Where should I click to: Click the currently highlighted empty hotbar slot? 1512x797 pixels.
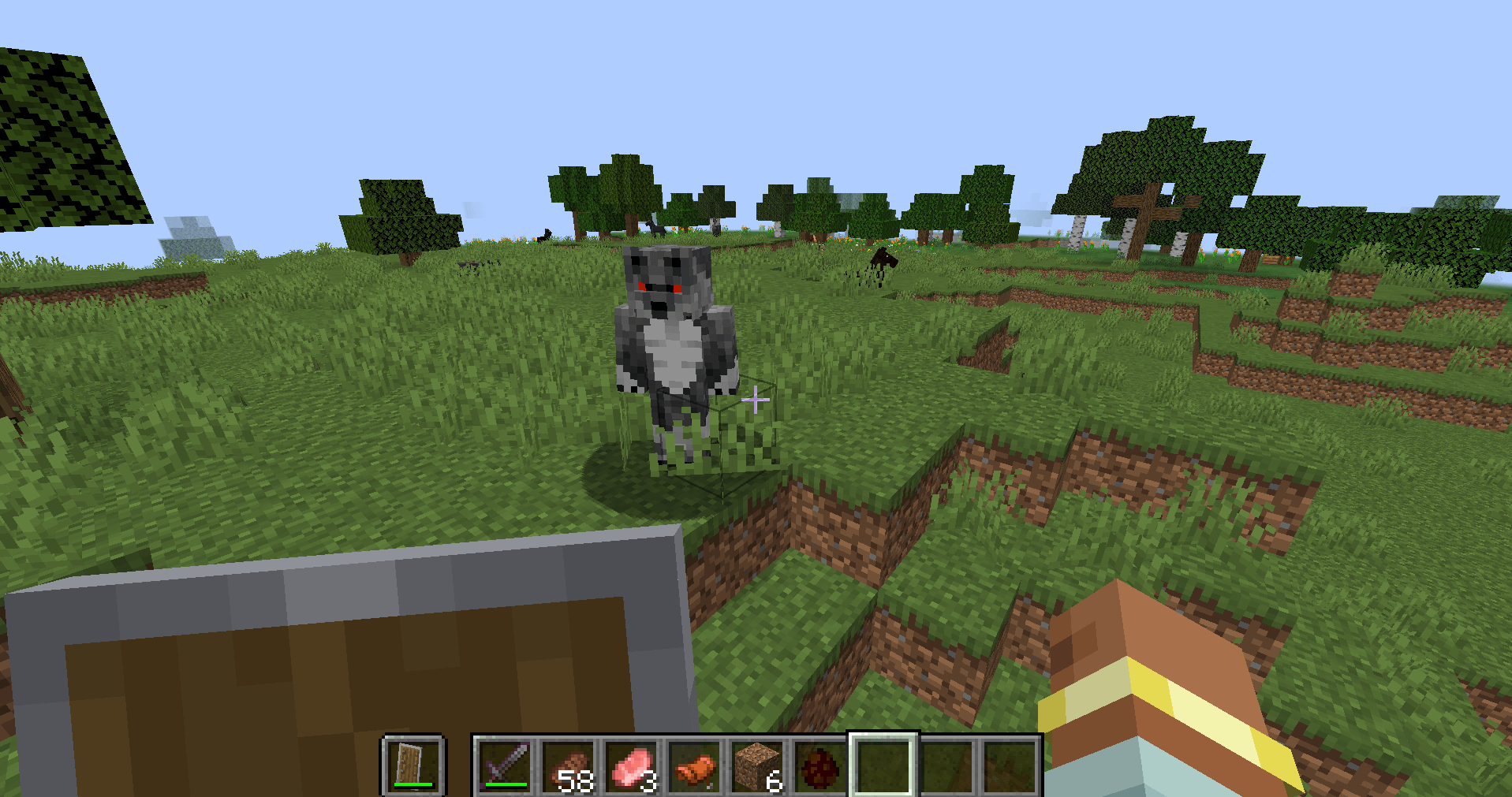[x=883, y=761]
